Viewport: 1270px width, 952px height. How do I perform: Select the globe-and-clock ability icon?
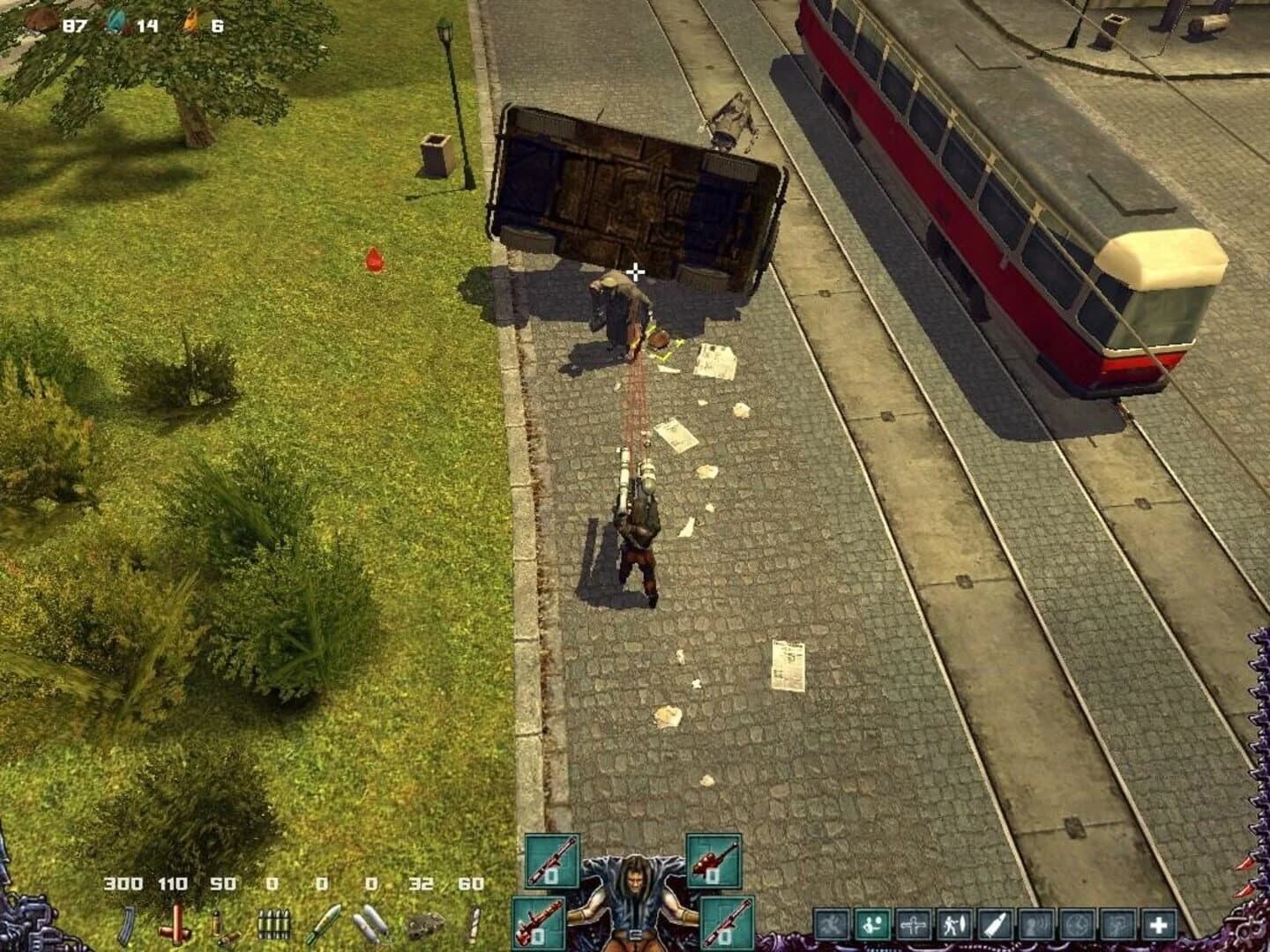point(1076,926)
